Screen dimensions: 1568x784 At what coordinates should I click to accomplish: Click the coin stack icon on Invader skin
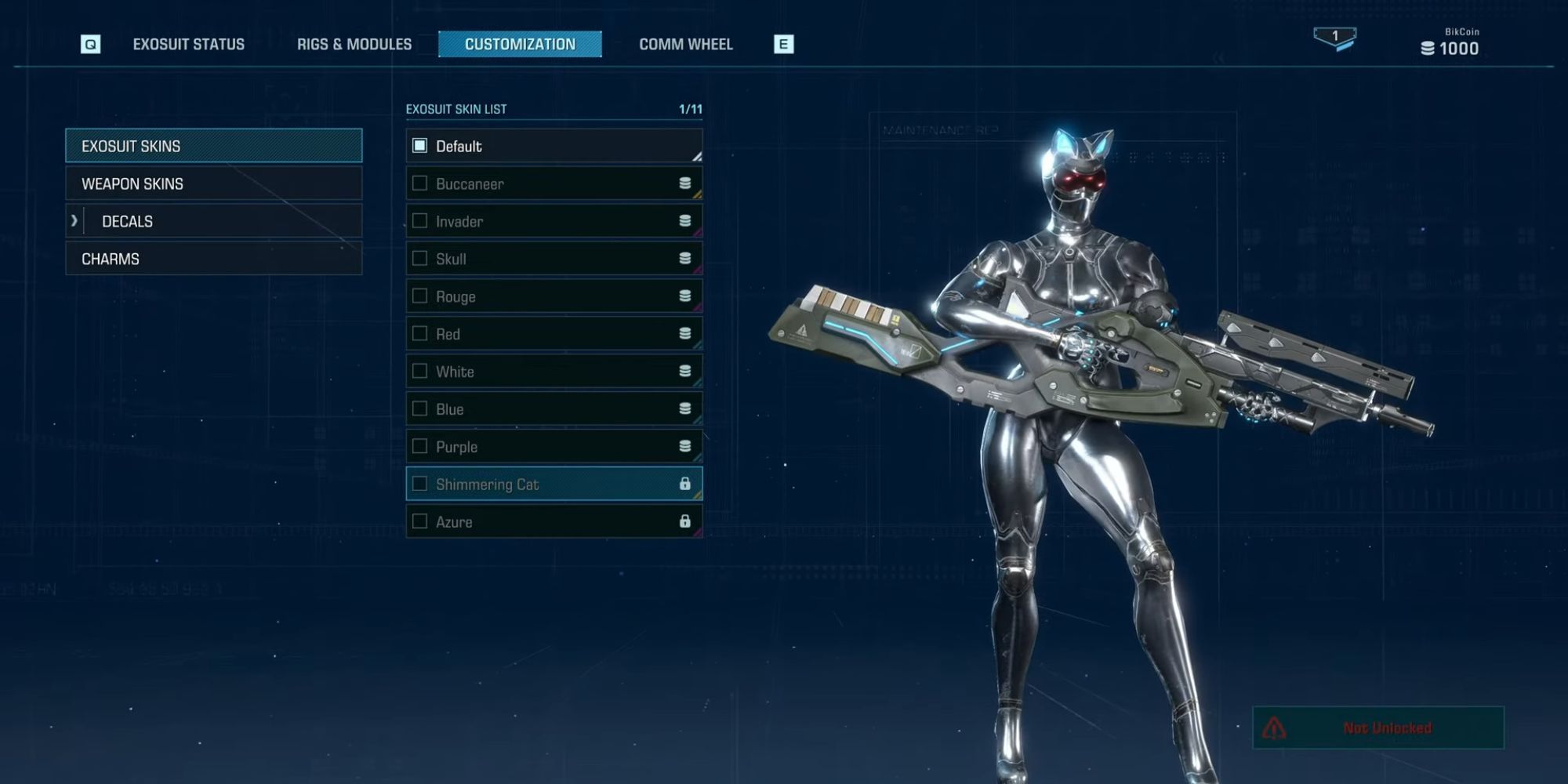click(x=685, y=221)
